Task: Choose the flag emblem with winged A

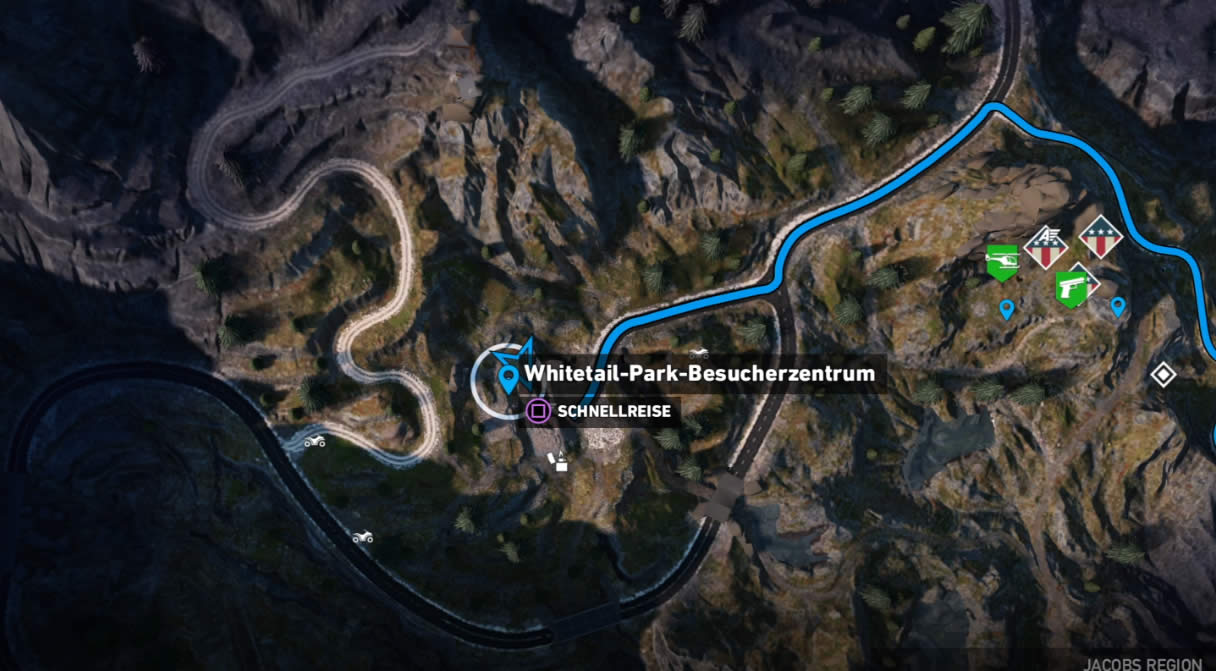Action: pyautogui.click(x=1046, y=247)
